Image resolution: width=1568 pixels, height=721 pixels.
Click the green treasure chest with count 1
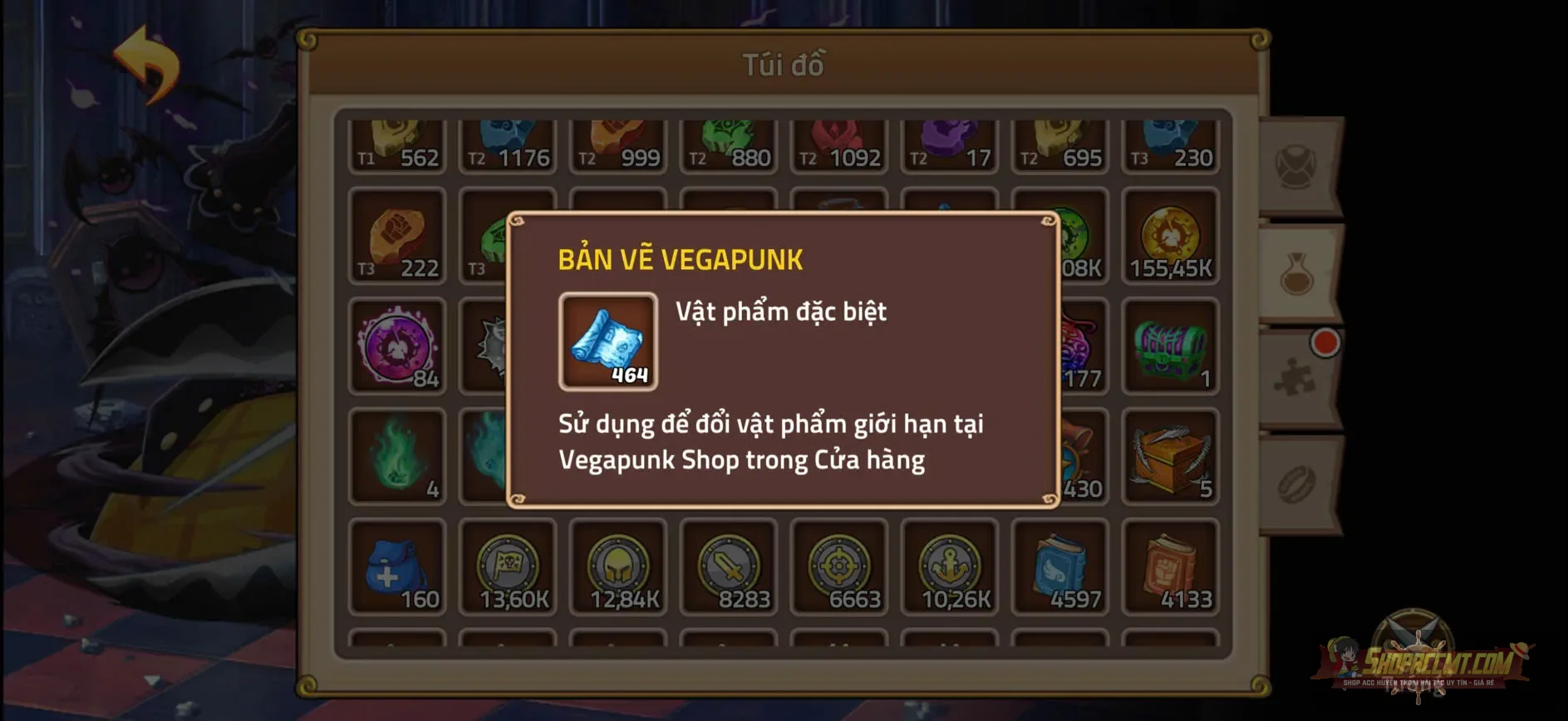[1171, 347]
